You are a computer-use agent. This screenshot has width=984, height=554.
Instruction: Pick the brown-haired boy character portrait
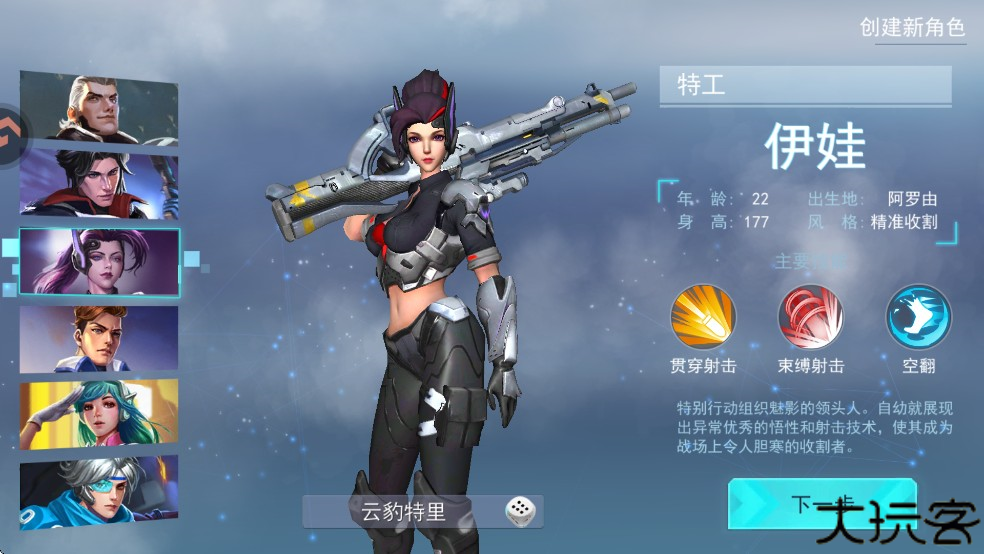tap(98, 338)
